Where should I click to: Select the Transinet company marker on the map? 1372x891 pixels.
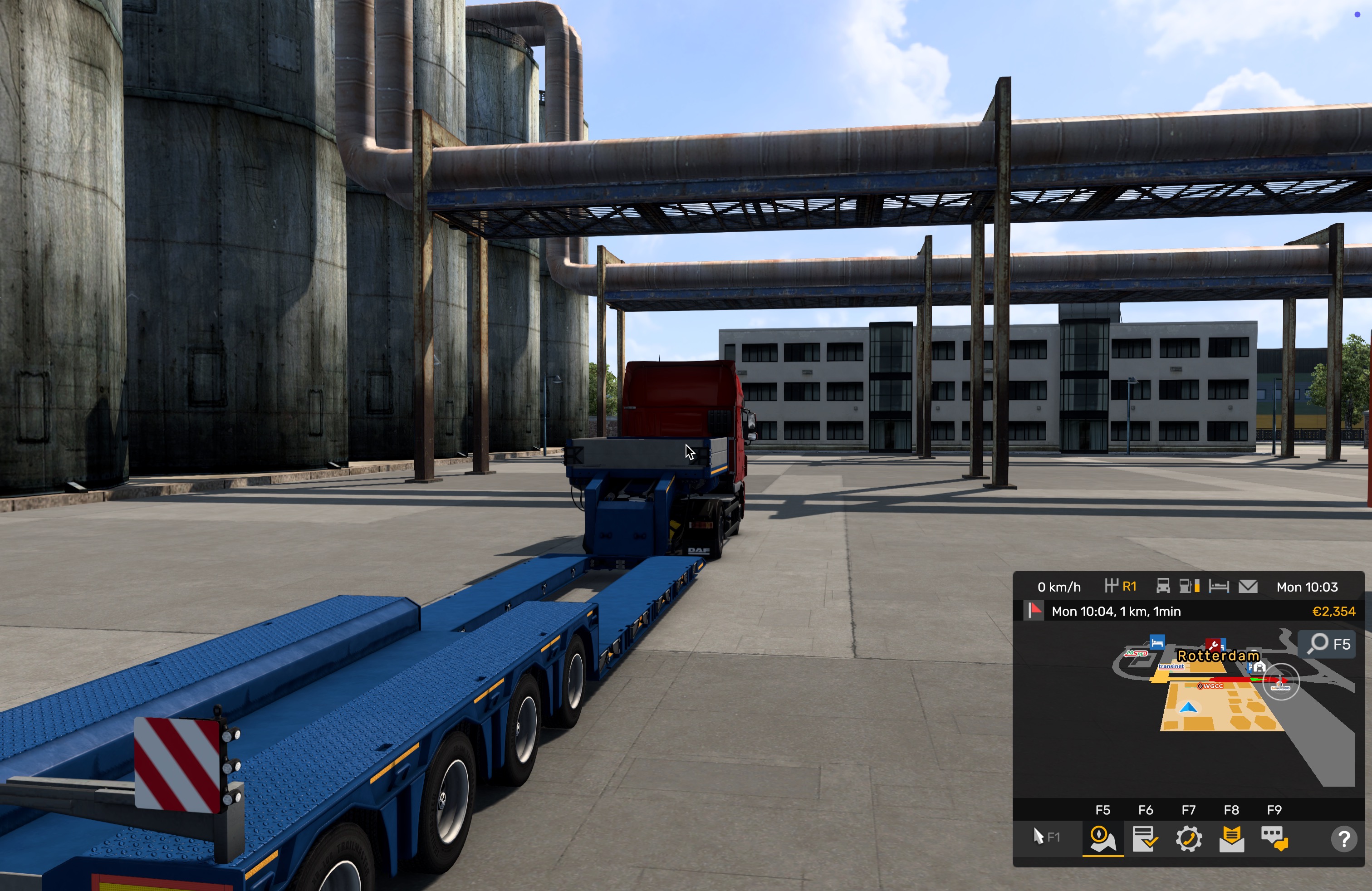point(1171,666)
